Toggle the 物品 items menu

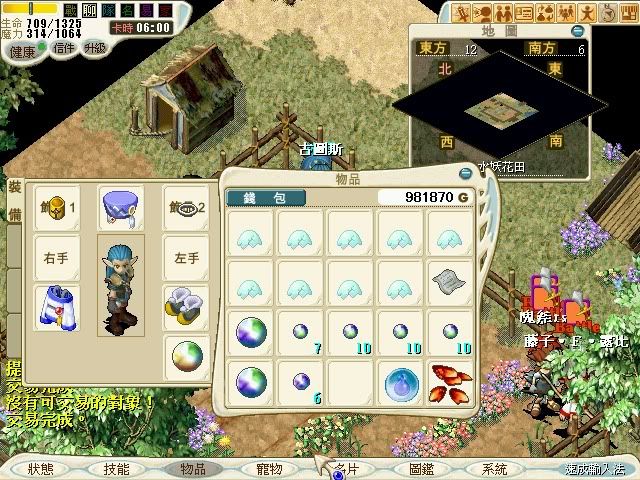(x=191, y=468)
